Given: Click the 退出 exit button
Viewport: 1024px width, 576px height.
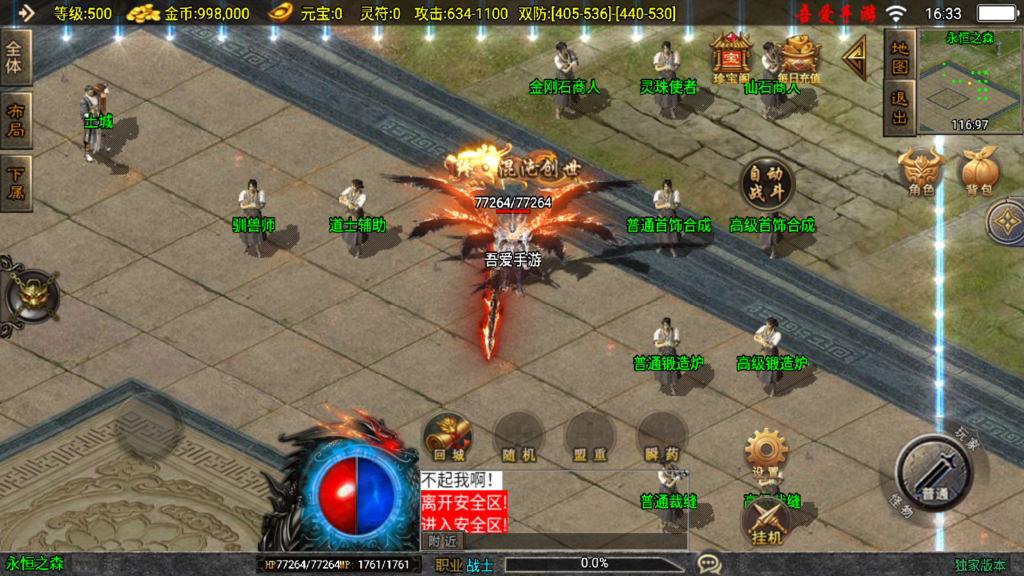Looking at the screenshot, I should (900, 109).
